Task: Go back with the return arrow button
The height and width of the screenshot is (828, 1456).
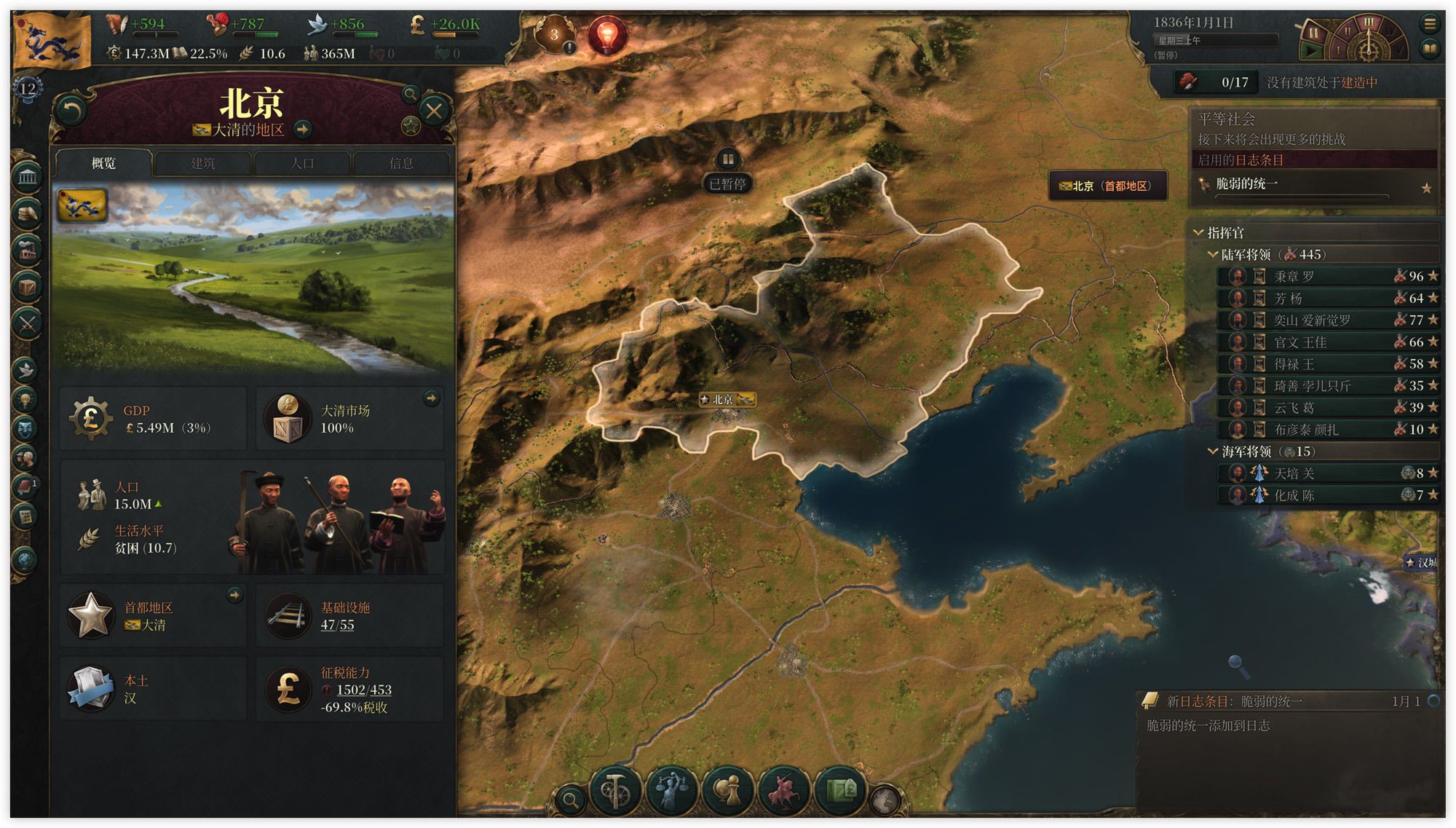Action: pos(71,111)
